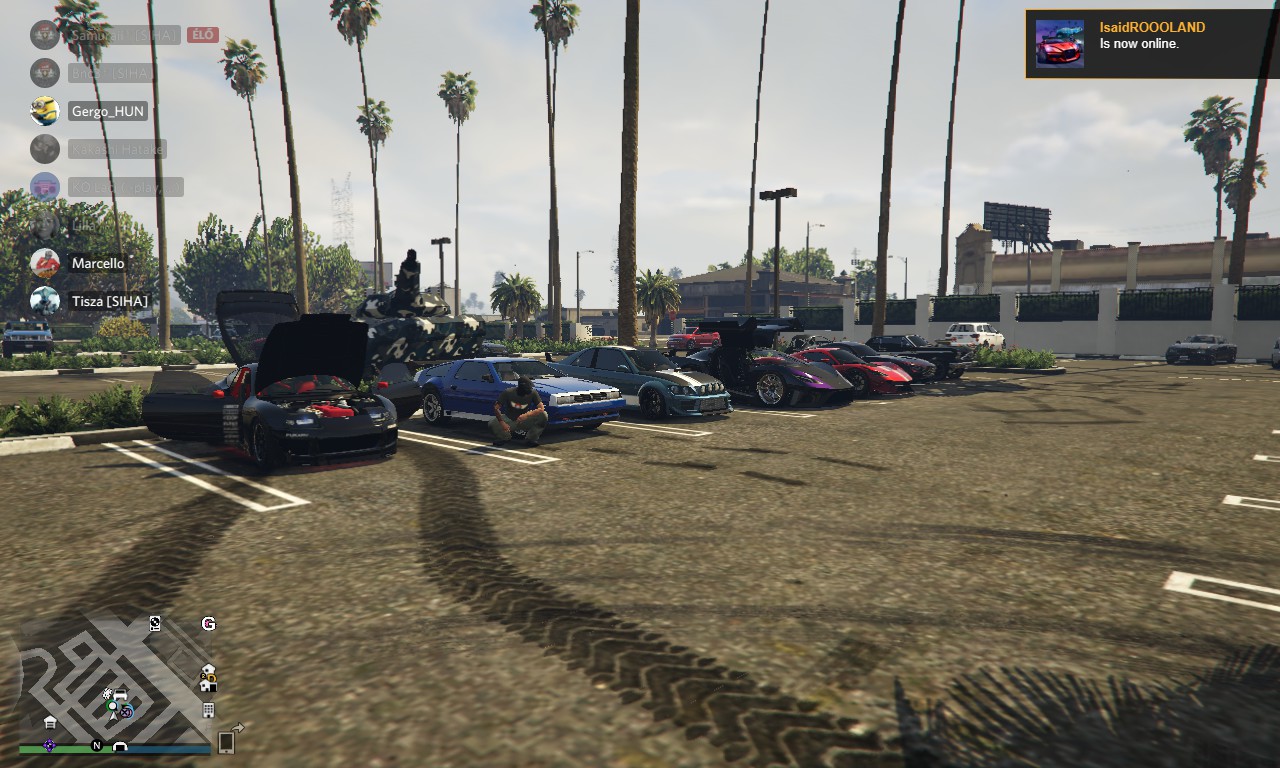Click Gergo_HUN's minion avatar in the overlay
1280x768 pixels.
(x=45, y=110)
